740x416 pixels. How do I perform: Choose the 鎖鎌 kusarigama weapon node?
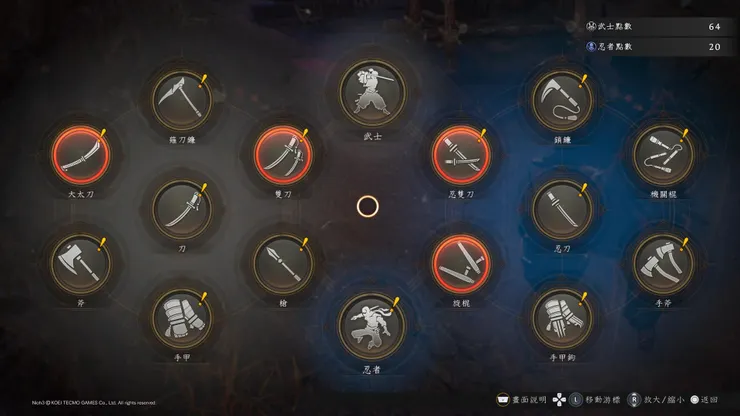tap(562, 100)
